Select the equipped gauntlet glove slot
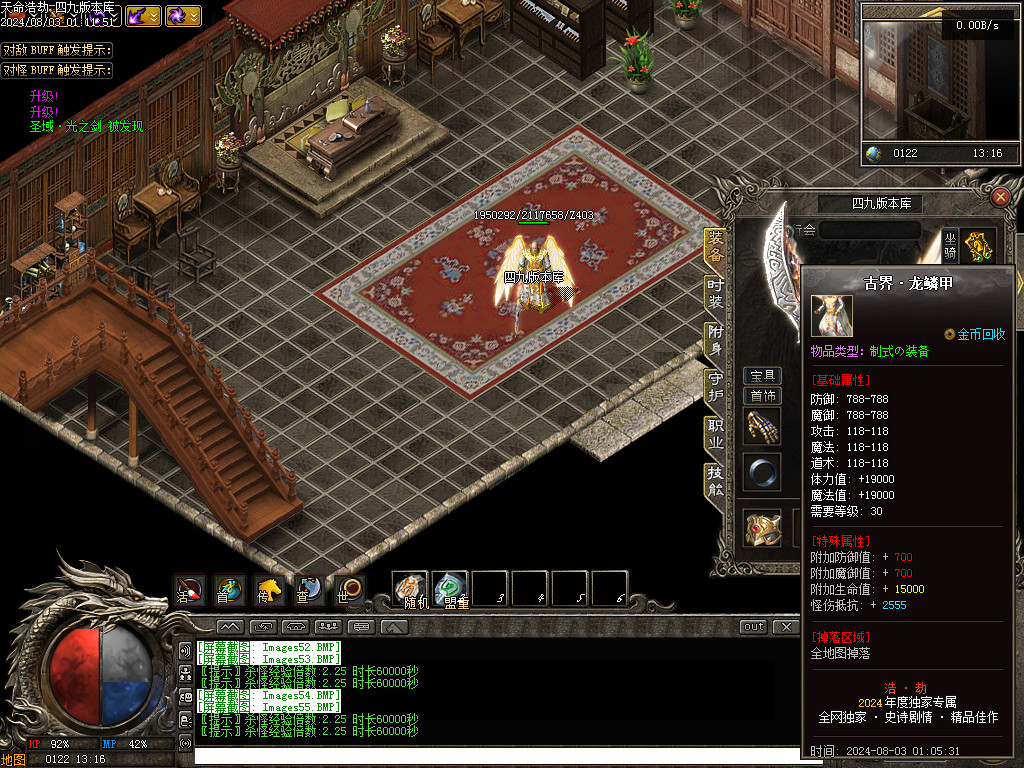 (x=762, y=427)
